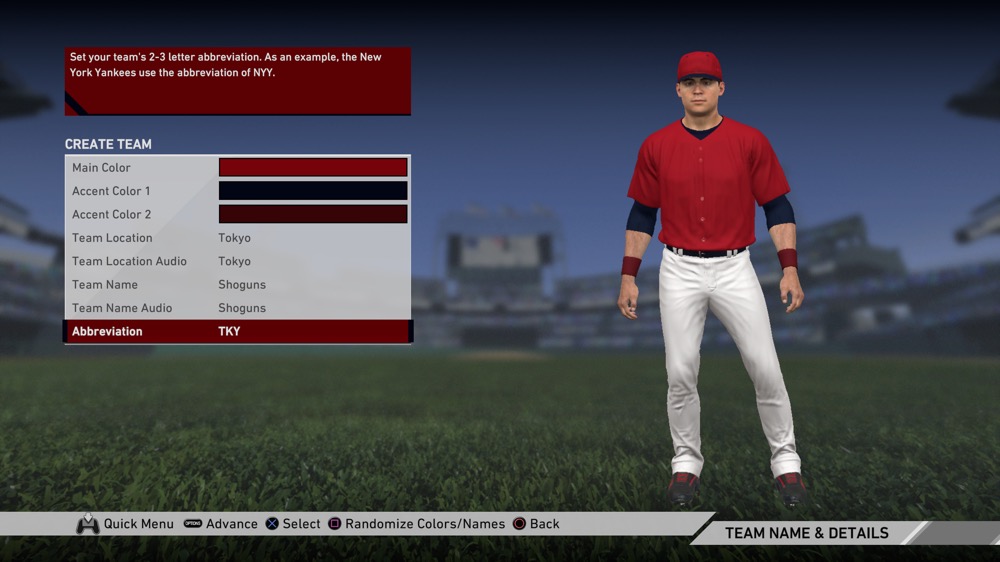Select the Main Color row
Viewport: 1000px width, 562px height.
pyautogui.click(x=237, y=168)
